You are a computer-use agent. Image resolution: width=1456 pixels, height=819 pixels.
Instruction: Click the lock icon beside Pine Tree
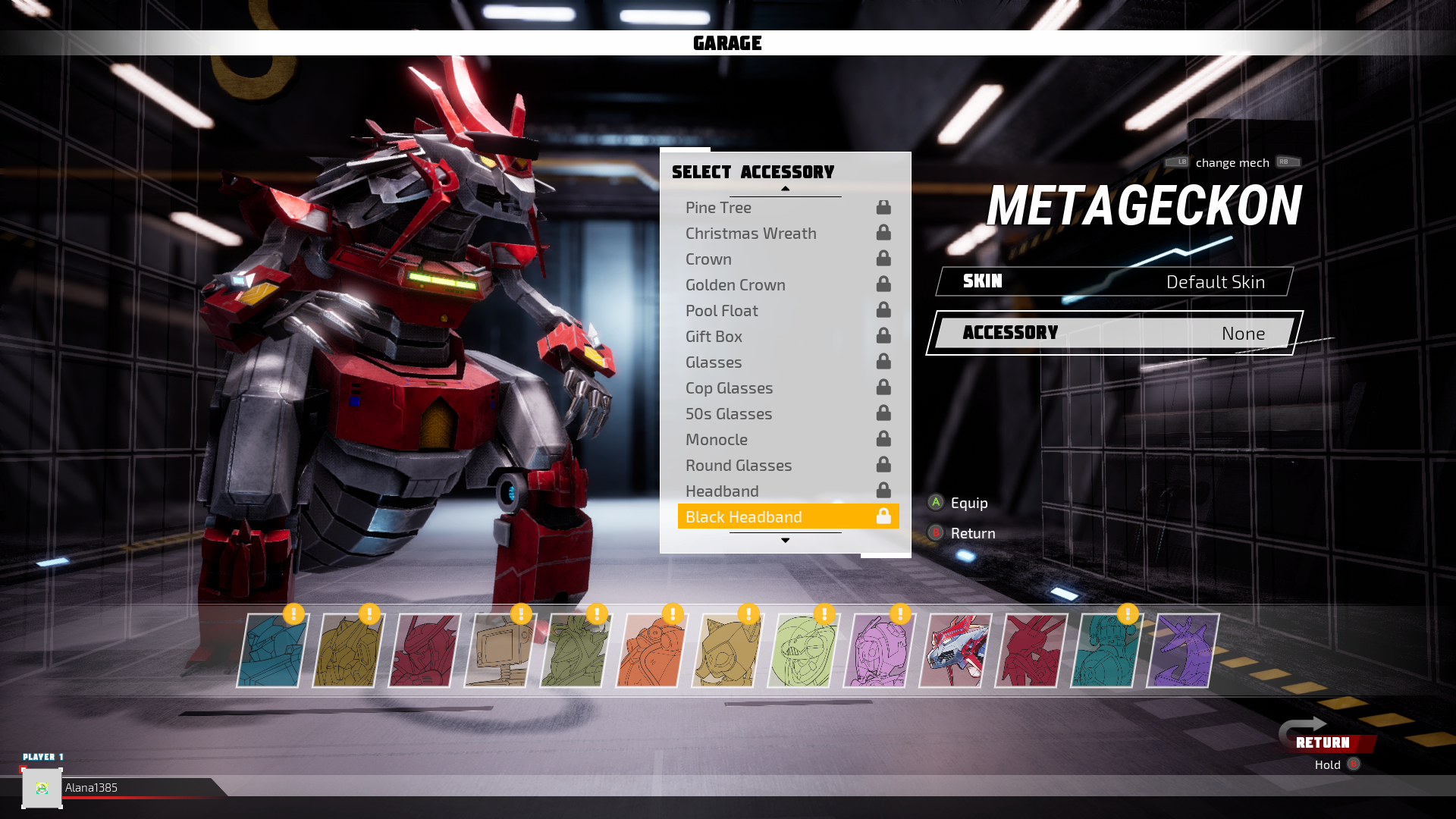[883, 206]
